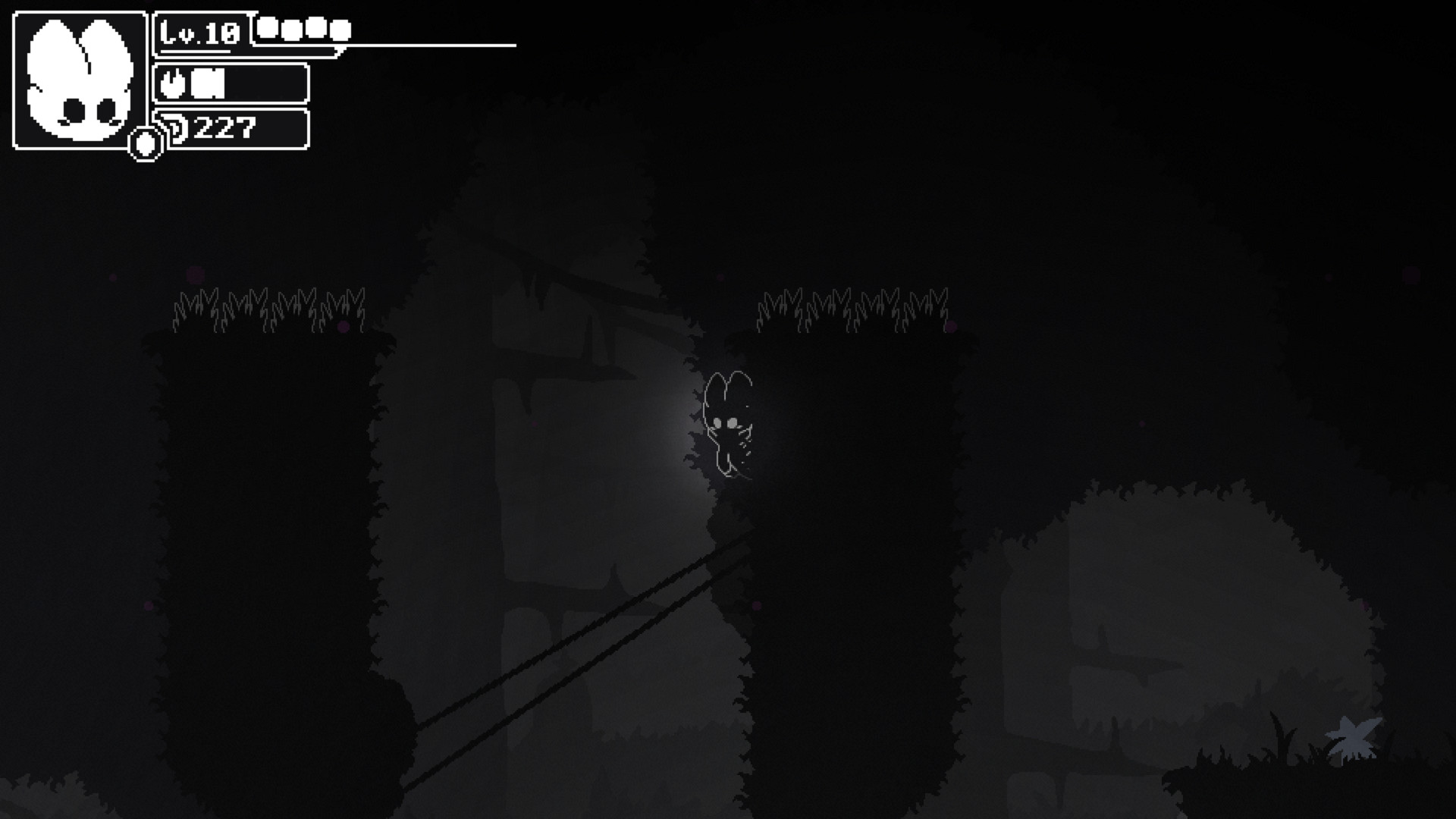Click the round charm token below the portrait

pyautogui.click(x=145, y=145)
